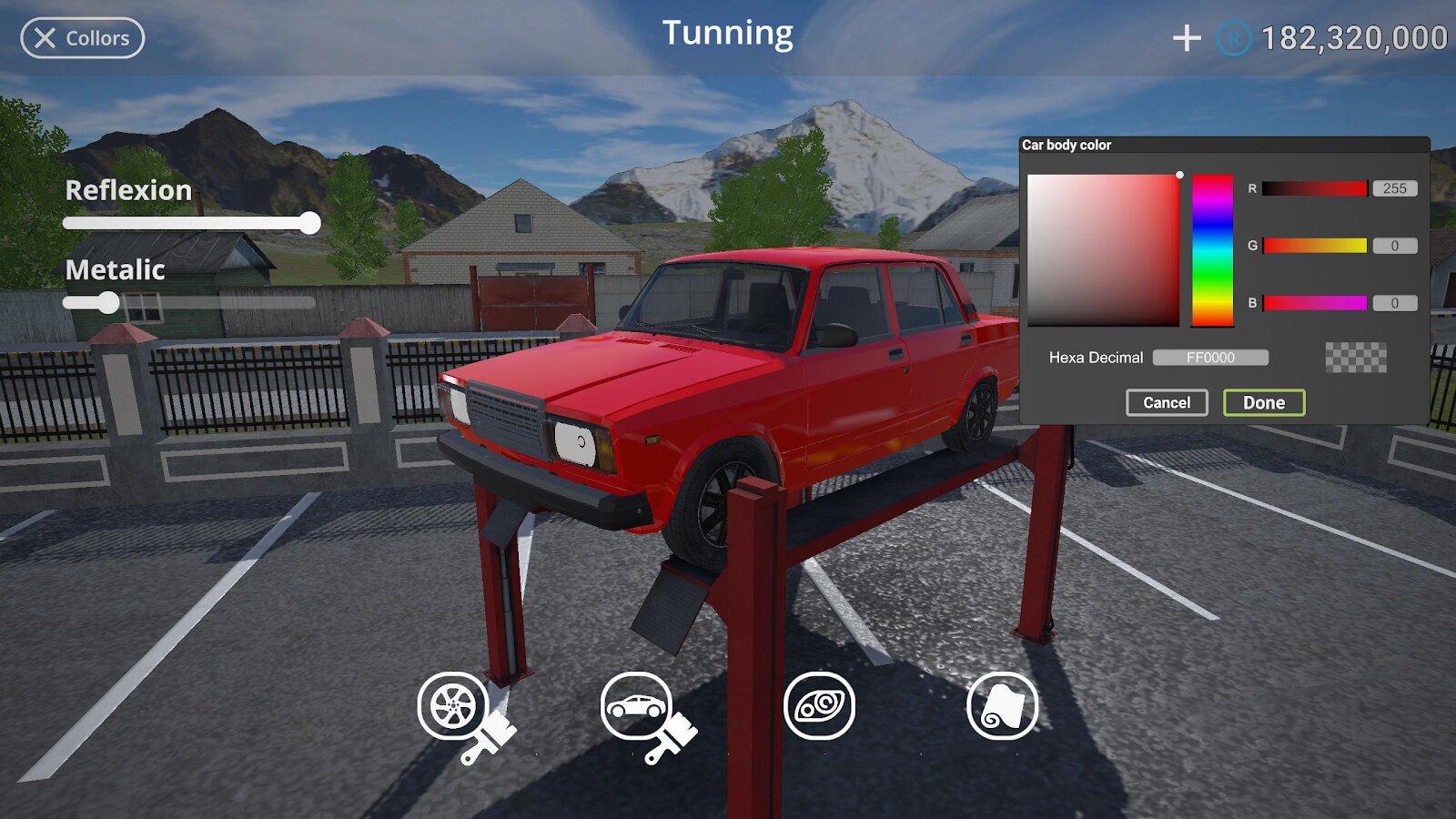This screenshot has width=1456, height=819.
Task: Open the car body paint option
Action: 637,707
